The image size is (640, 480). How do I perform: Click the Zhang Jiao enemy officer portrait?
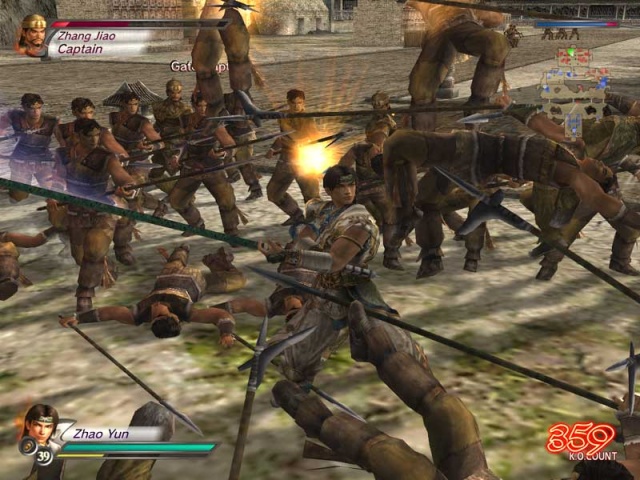pos(32,34)
